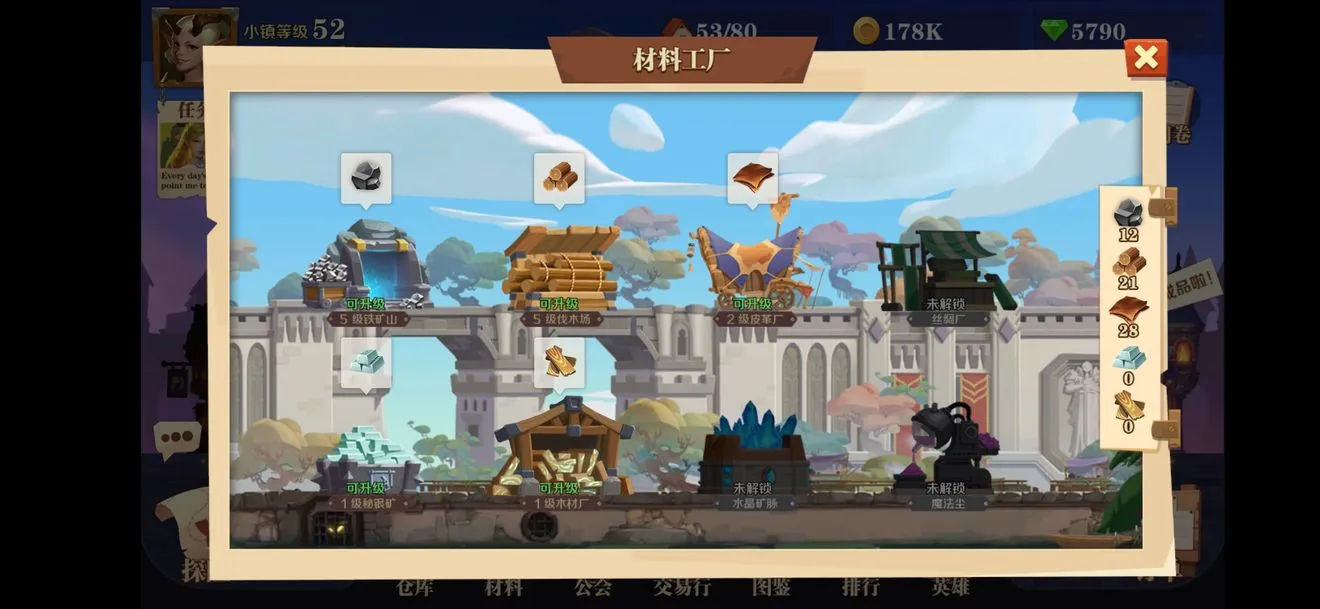Select the 1级木材厂 timber mill
The width and height of the screenshot is (1320, 609).
click(561, 450)
